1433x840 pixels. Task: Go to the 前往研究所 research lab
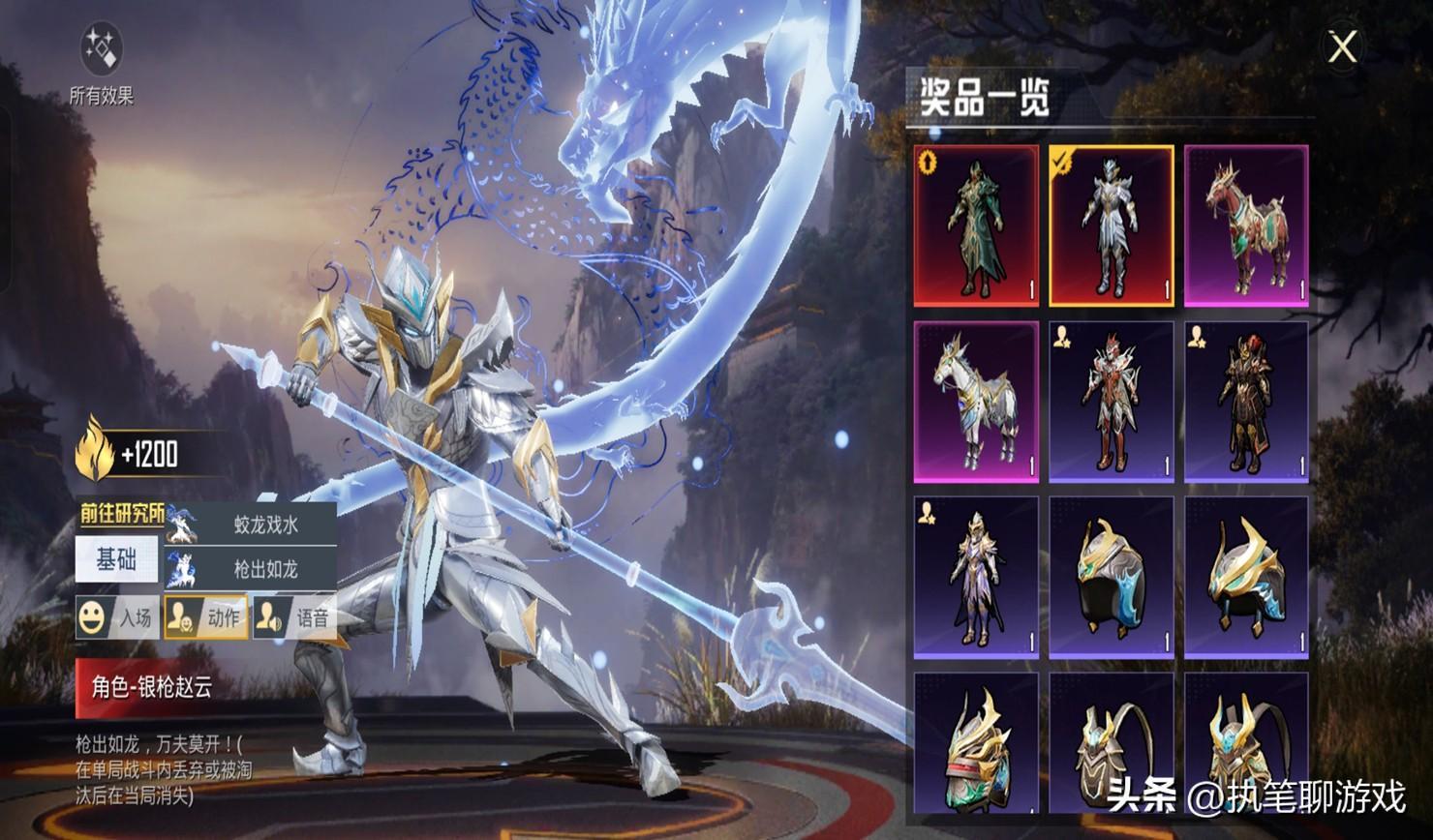(120, 514)
